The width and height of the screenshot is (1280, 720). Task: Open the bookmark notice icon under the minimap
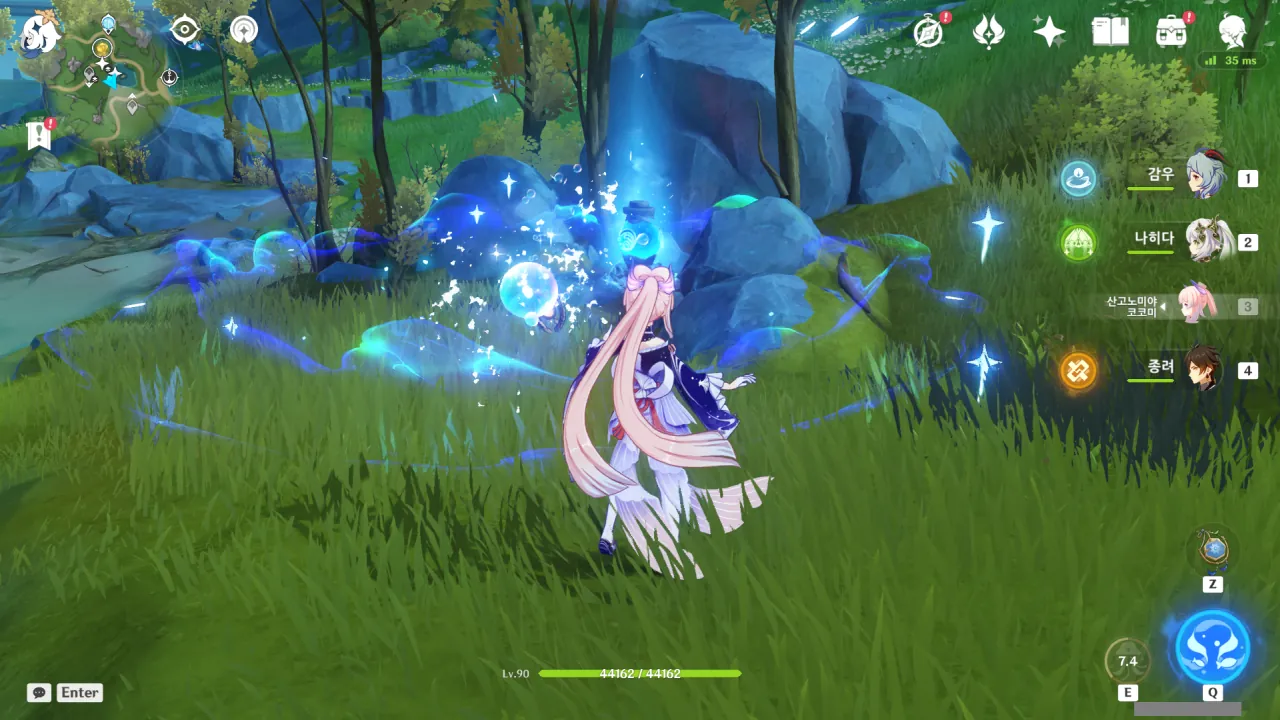[x=39, y=135]
